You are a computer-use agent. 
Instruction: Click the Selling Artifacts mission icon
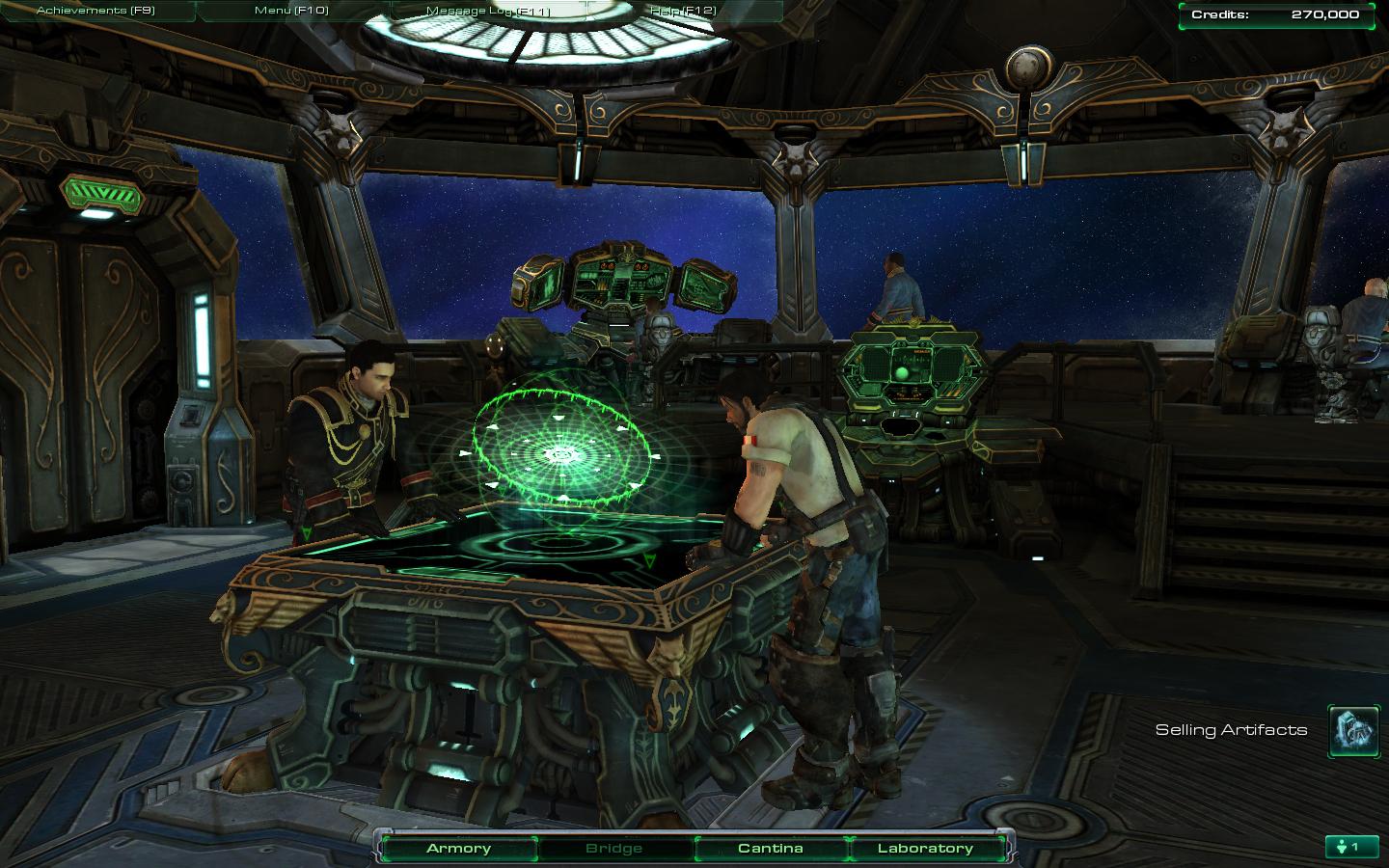pyautogui.click(x=1353, y=730)
